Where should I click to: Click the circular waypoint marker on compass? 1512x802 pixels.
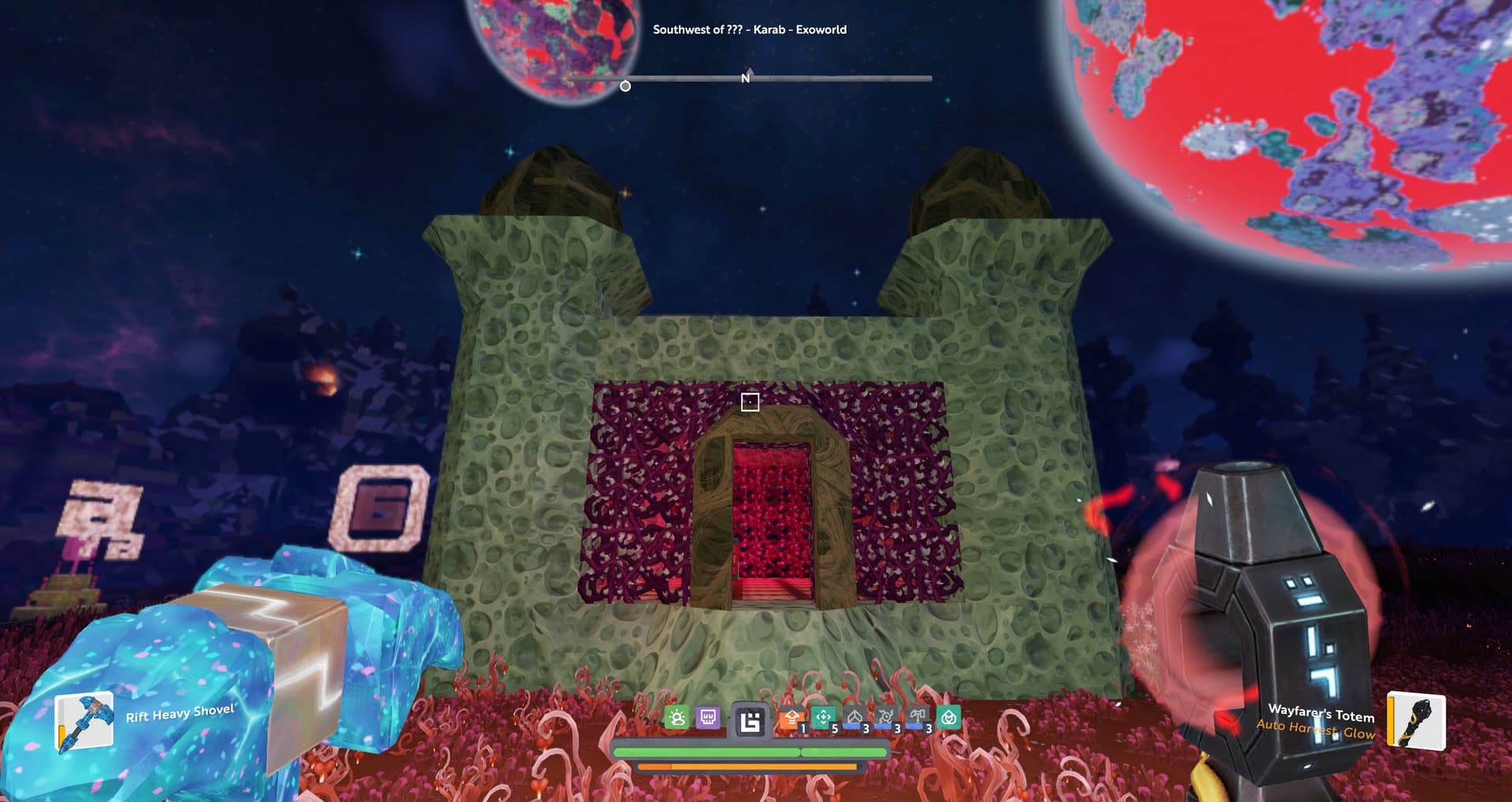coord(625,86)
